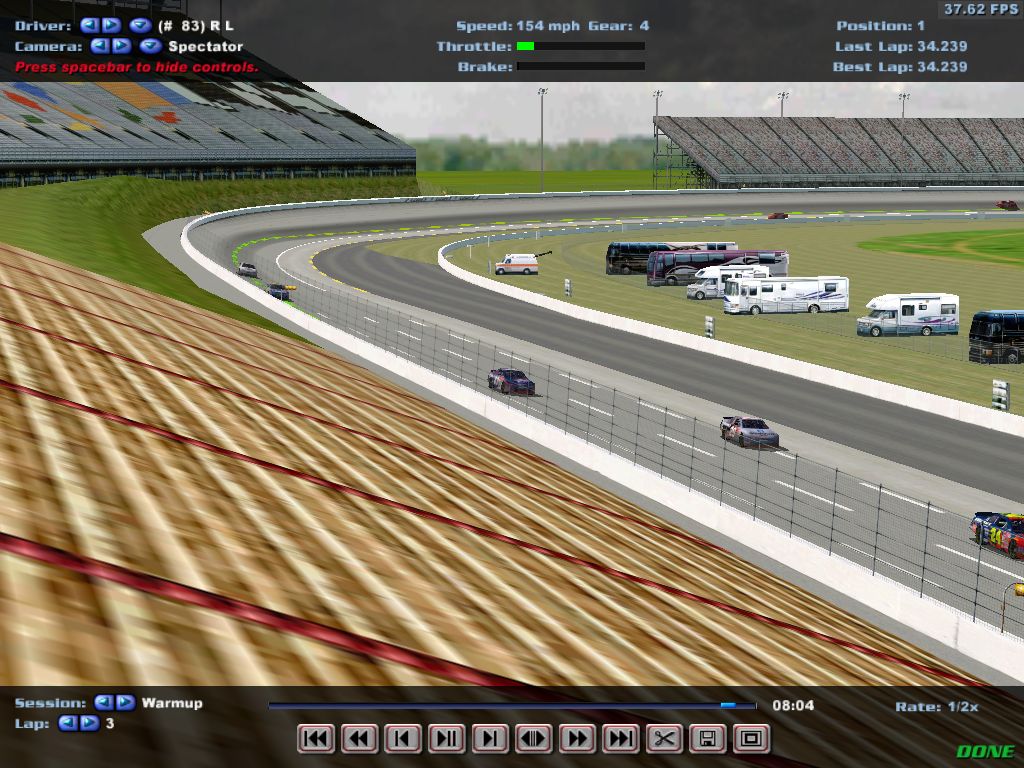Go to the previous session
Image resolution: width=1024 pixels, height=768 pixels.
pyautogui.click(x=104, y=703)
